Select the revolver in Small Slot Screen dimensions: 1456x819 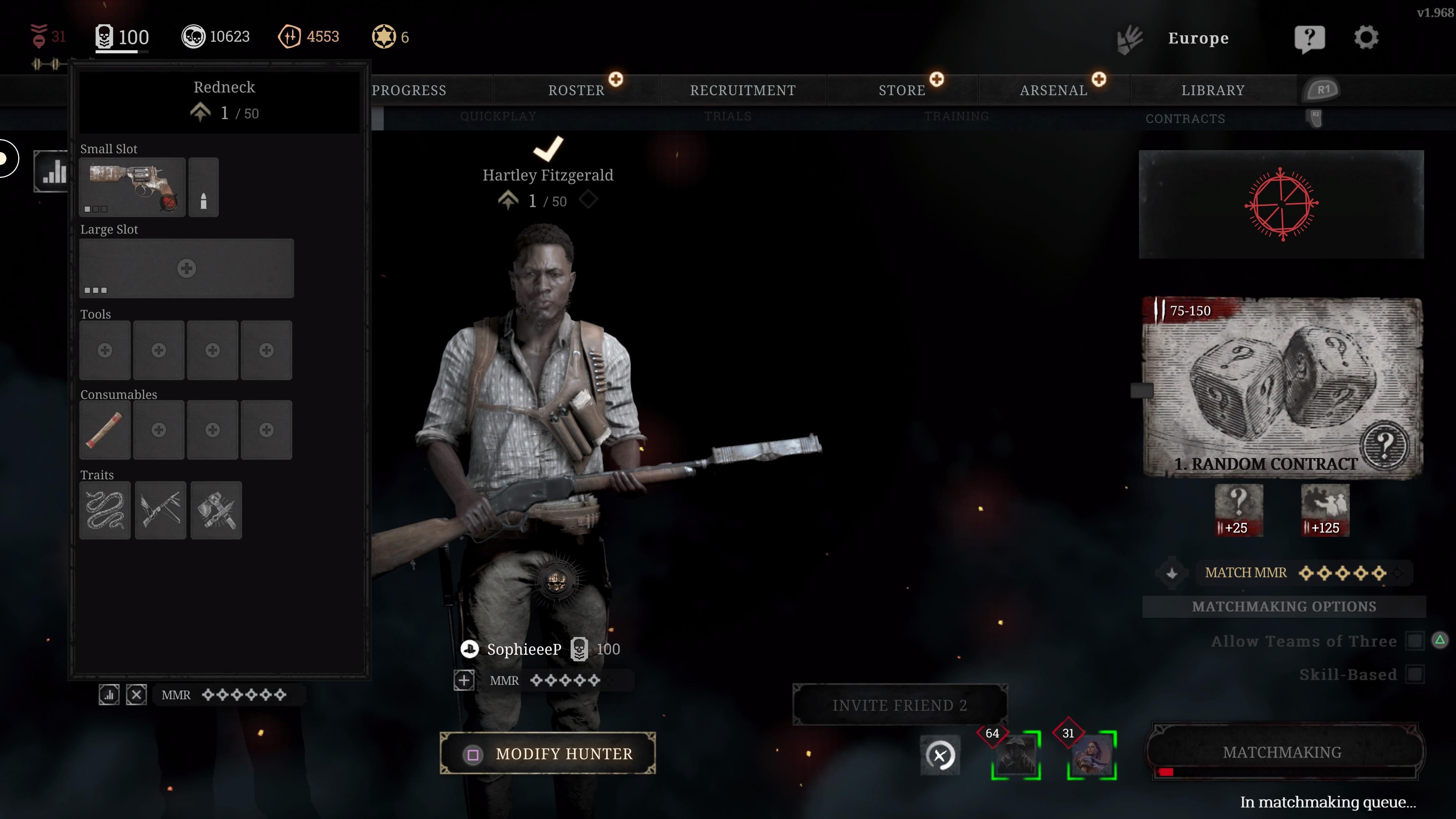pyautogui.click(x=132, y=187)
